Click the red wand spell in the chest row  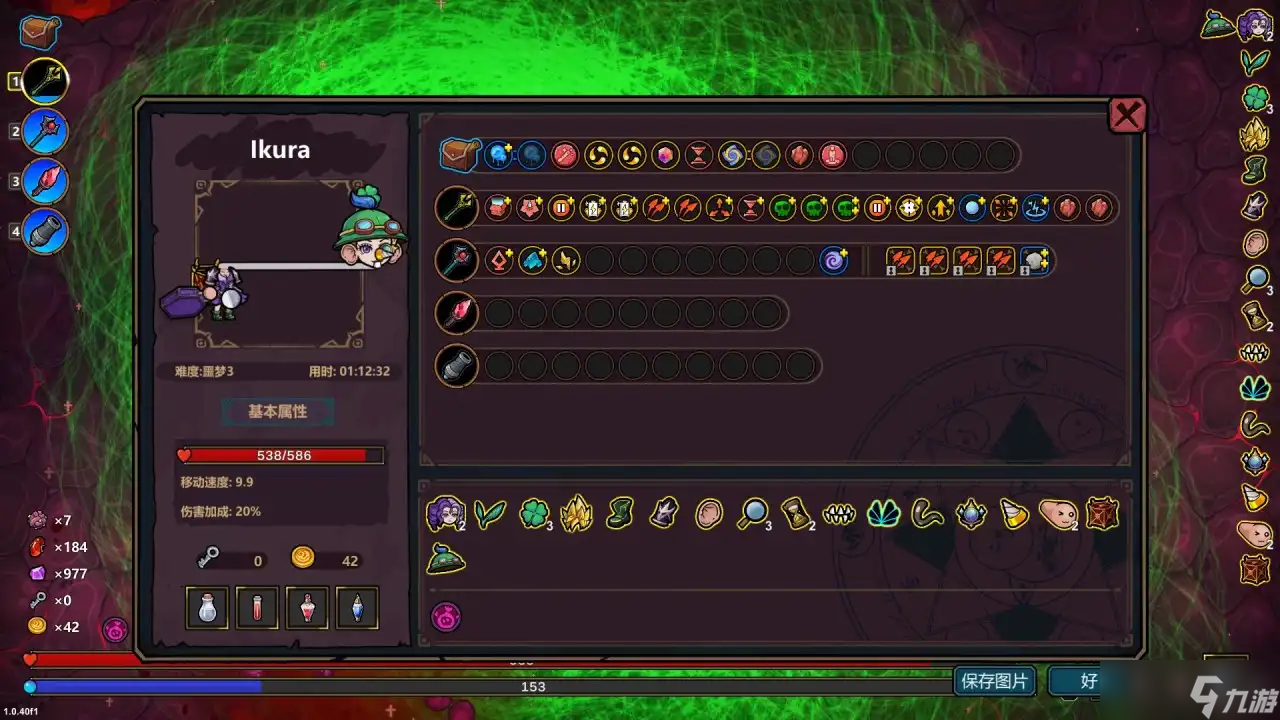565,155
